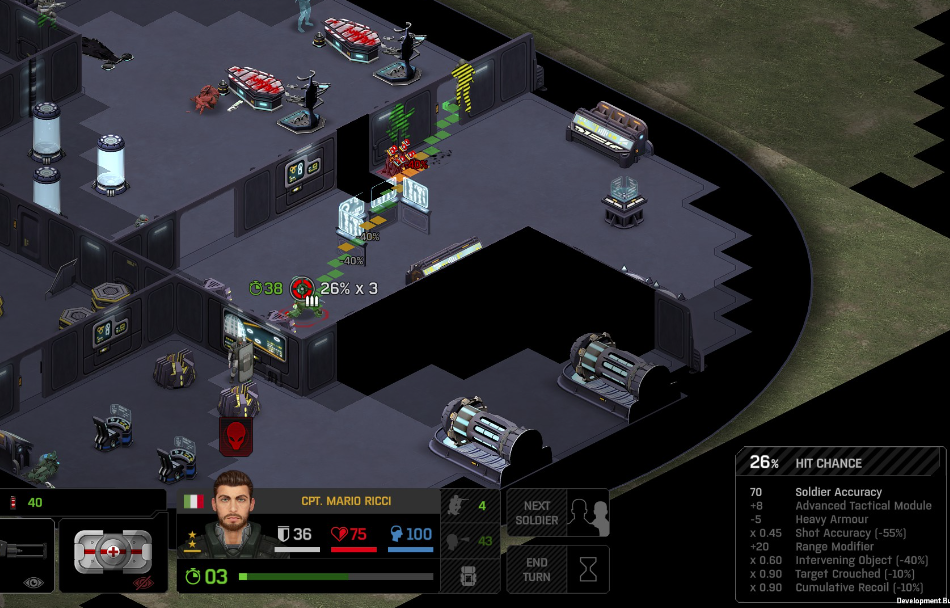Select the Next Soldier button

coord(557,513)
